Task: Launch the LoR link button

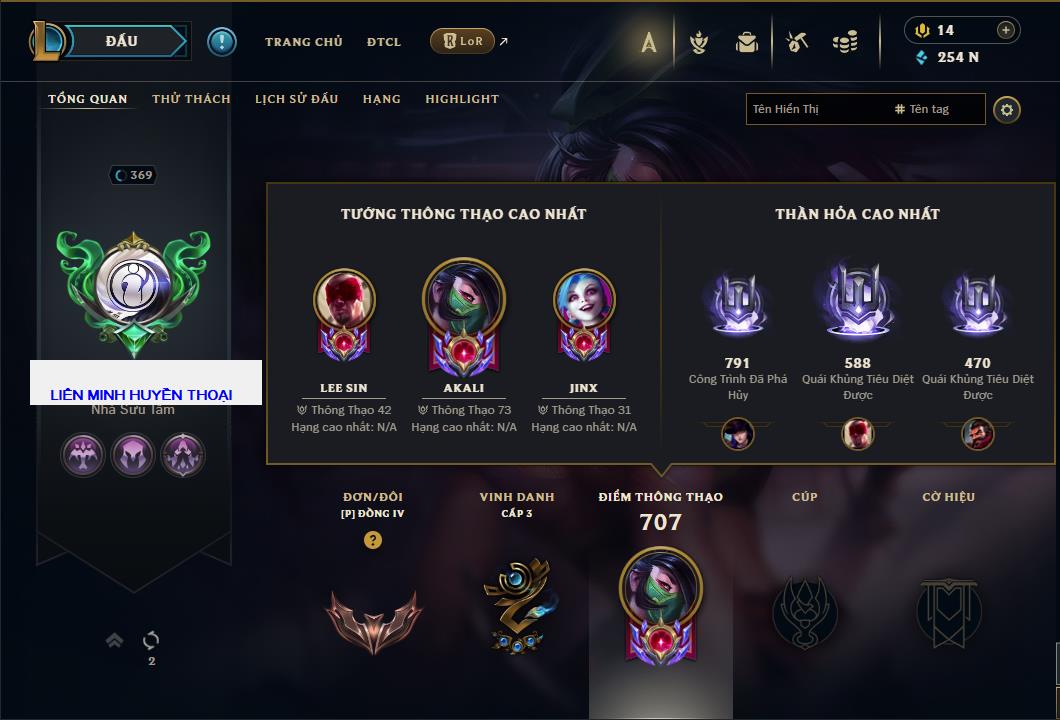Action: 462,41
